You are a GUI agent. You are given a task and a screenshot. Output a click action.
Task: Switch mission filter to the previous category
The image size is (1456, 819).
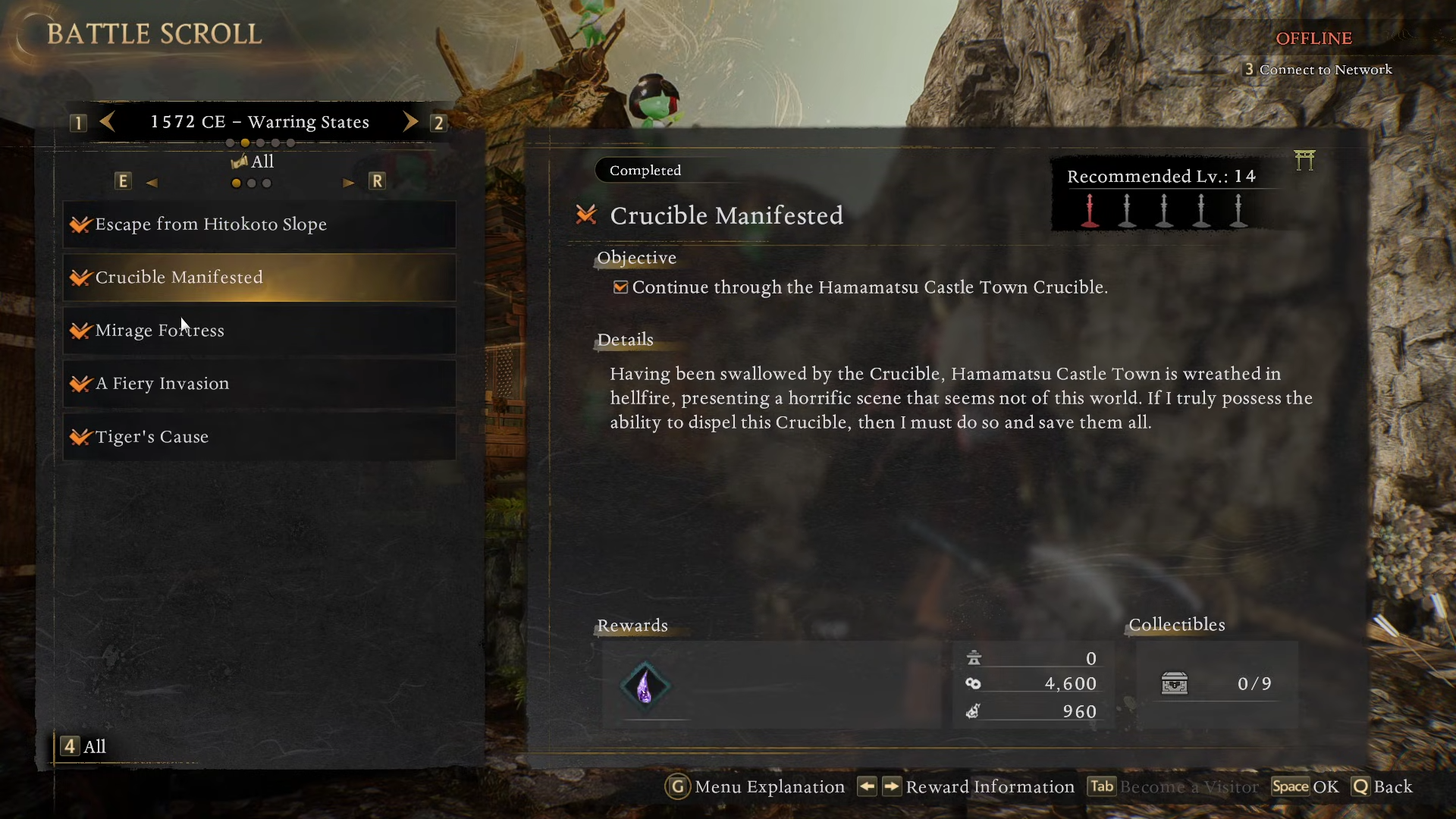pyautogui.click(x=152, y=182)
